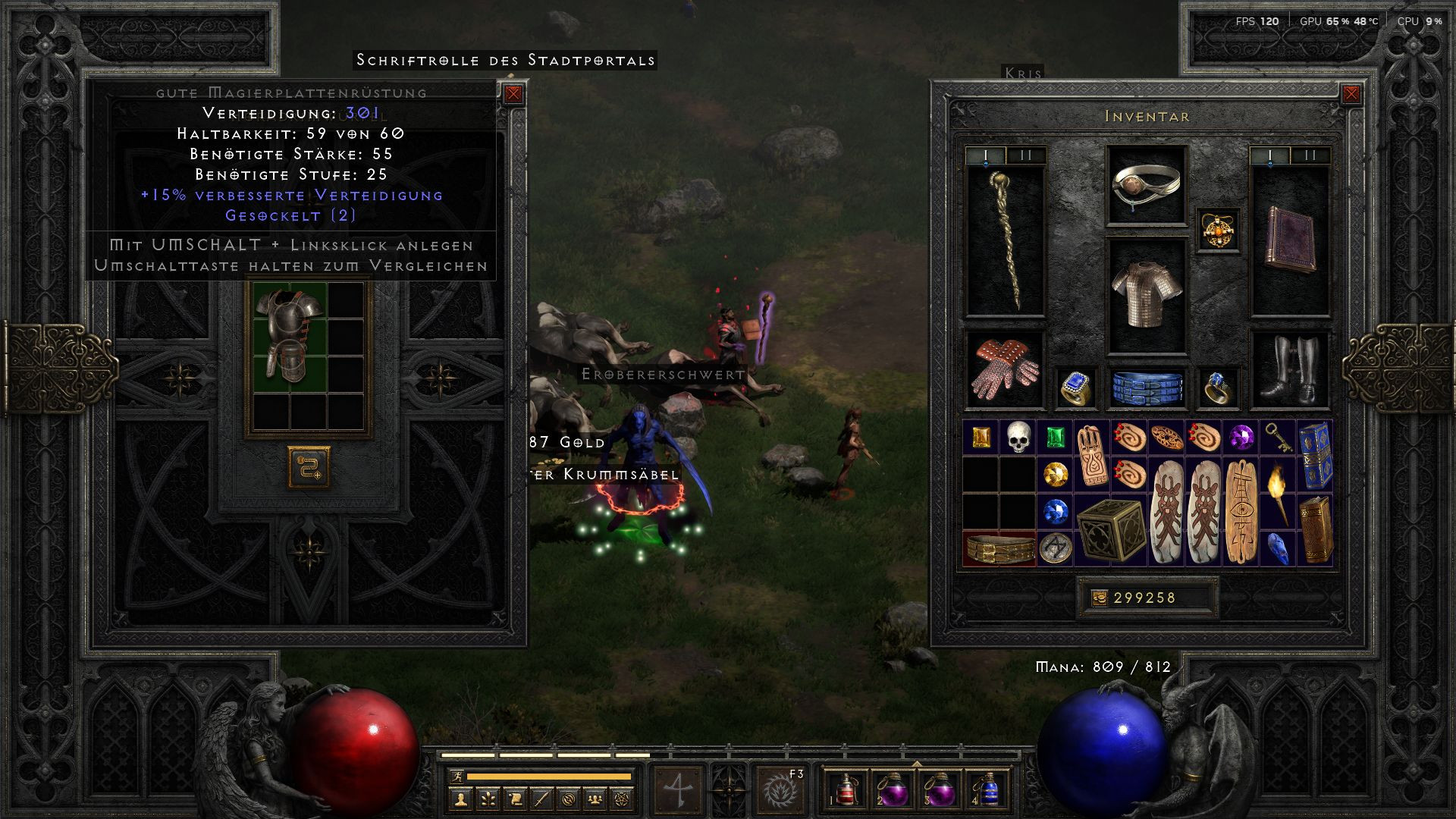Open the right-click skill selector (F3)
The image size is (1456, 819).
780,790
